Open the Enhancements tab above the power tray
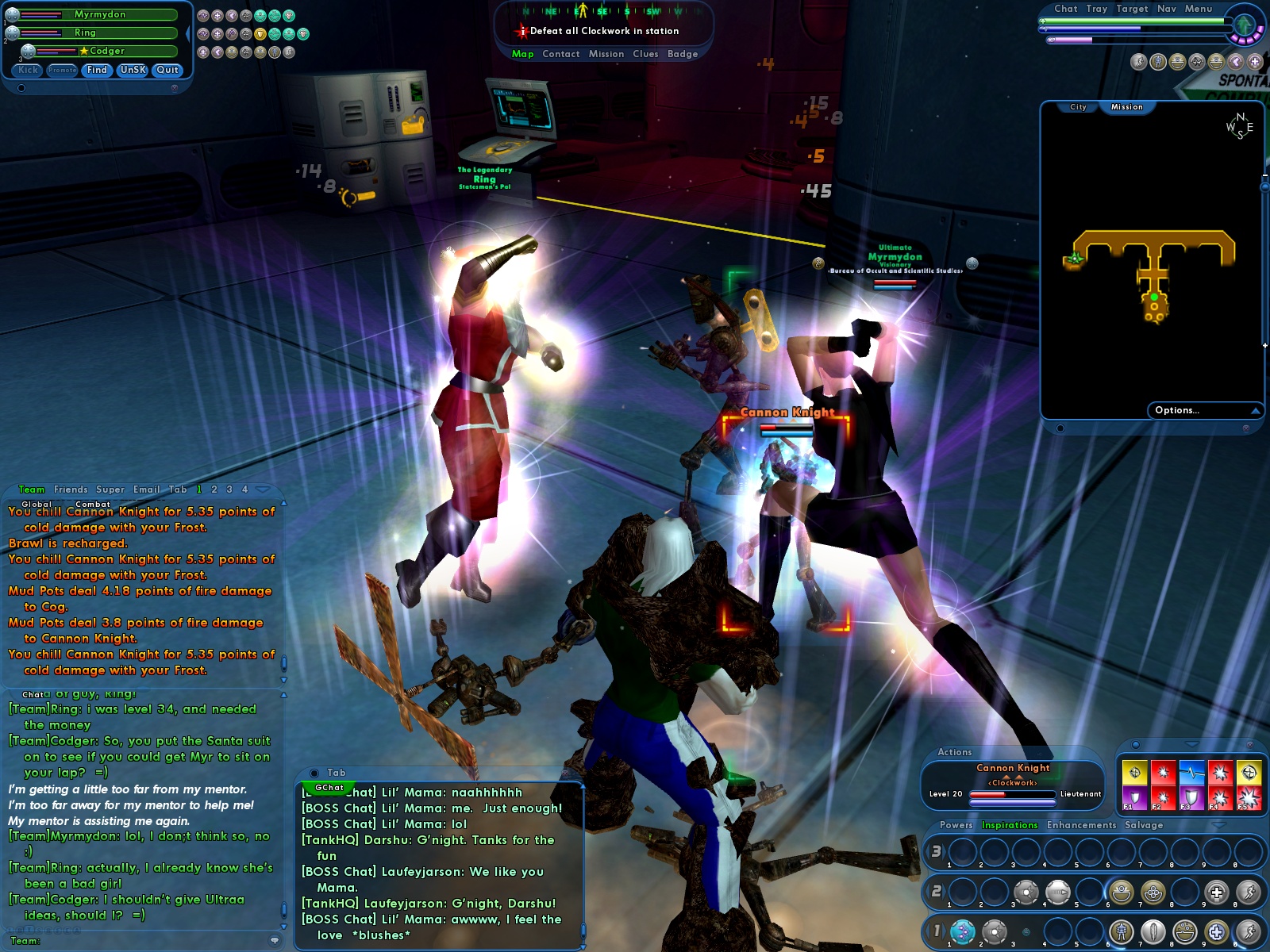 pos(1081,825)
